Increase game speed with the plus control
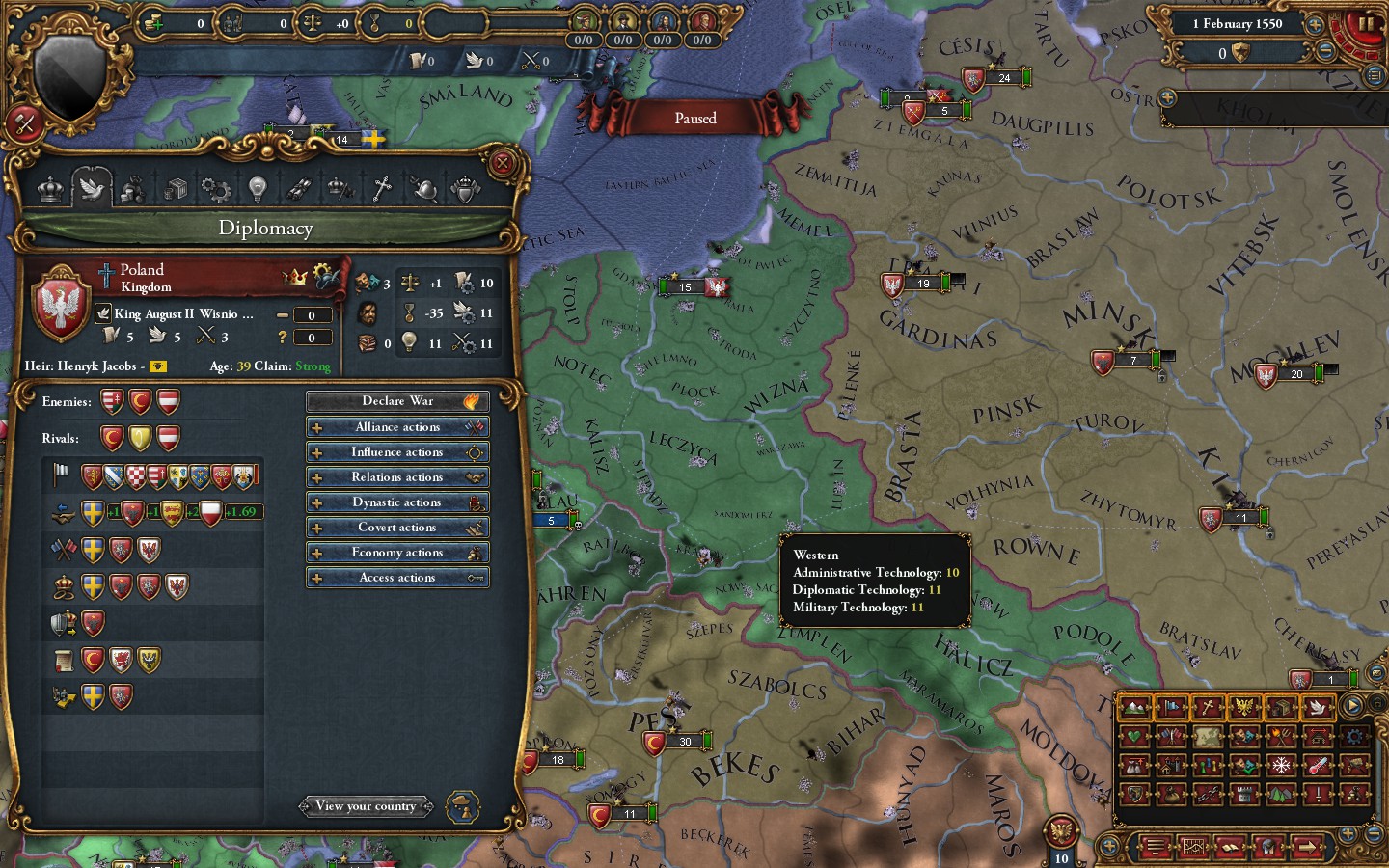Screen dimensions: 1389x868 [x=1314, y=25]
